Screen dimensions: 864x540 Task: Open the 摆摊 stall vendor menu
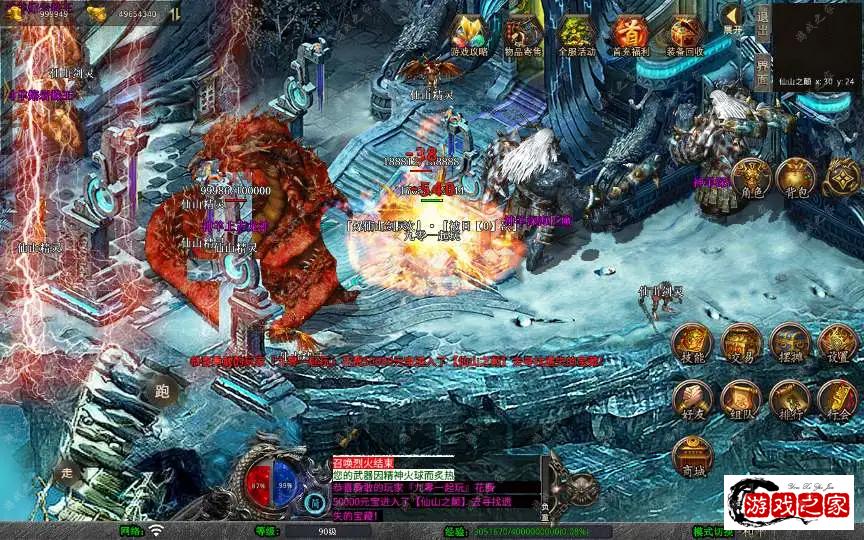point(789,343)
